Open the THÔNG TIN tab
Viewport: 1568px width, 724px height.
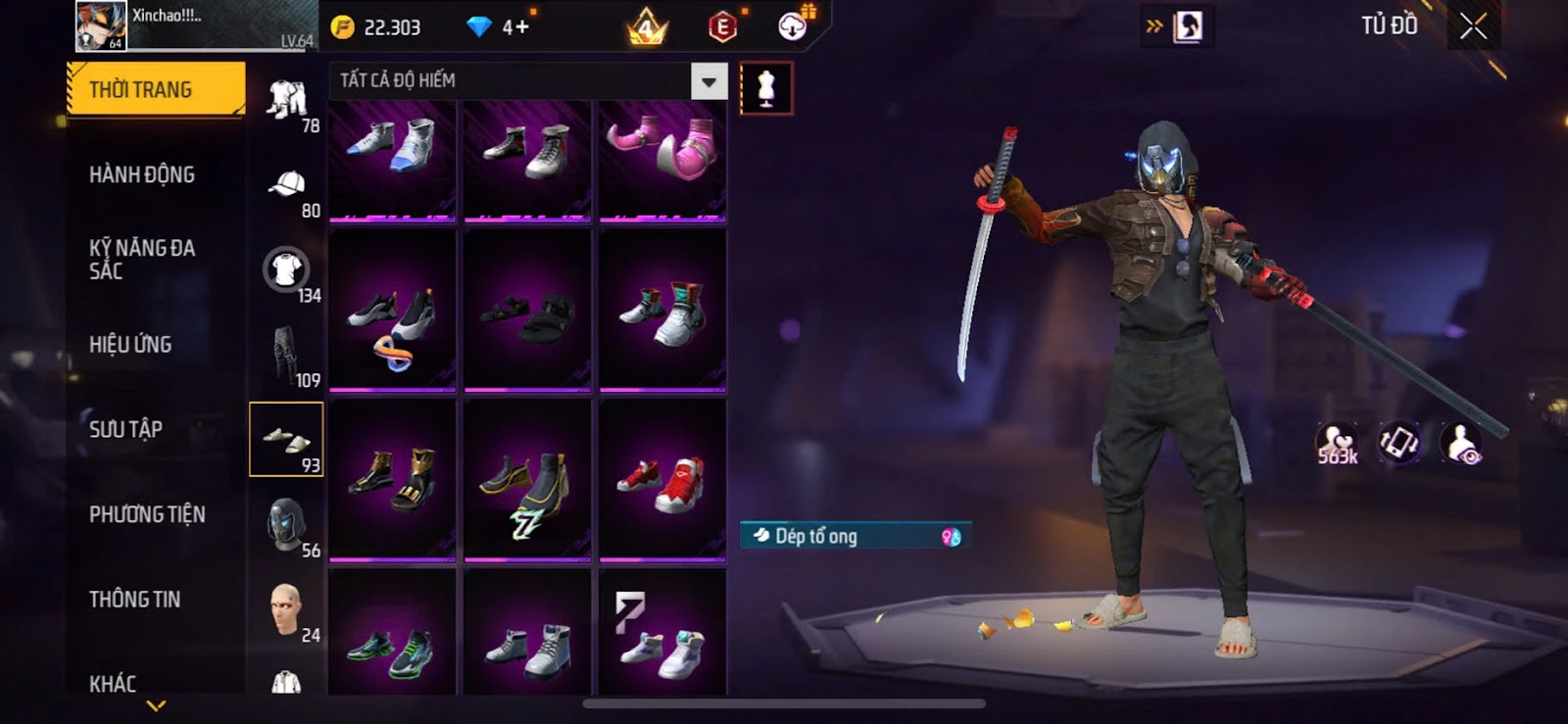(134, 599)
